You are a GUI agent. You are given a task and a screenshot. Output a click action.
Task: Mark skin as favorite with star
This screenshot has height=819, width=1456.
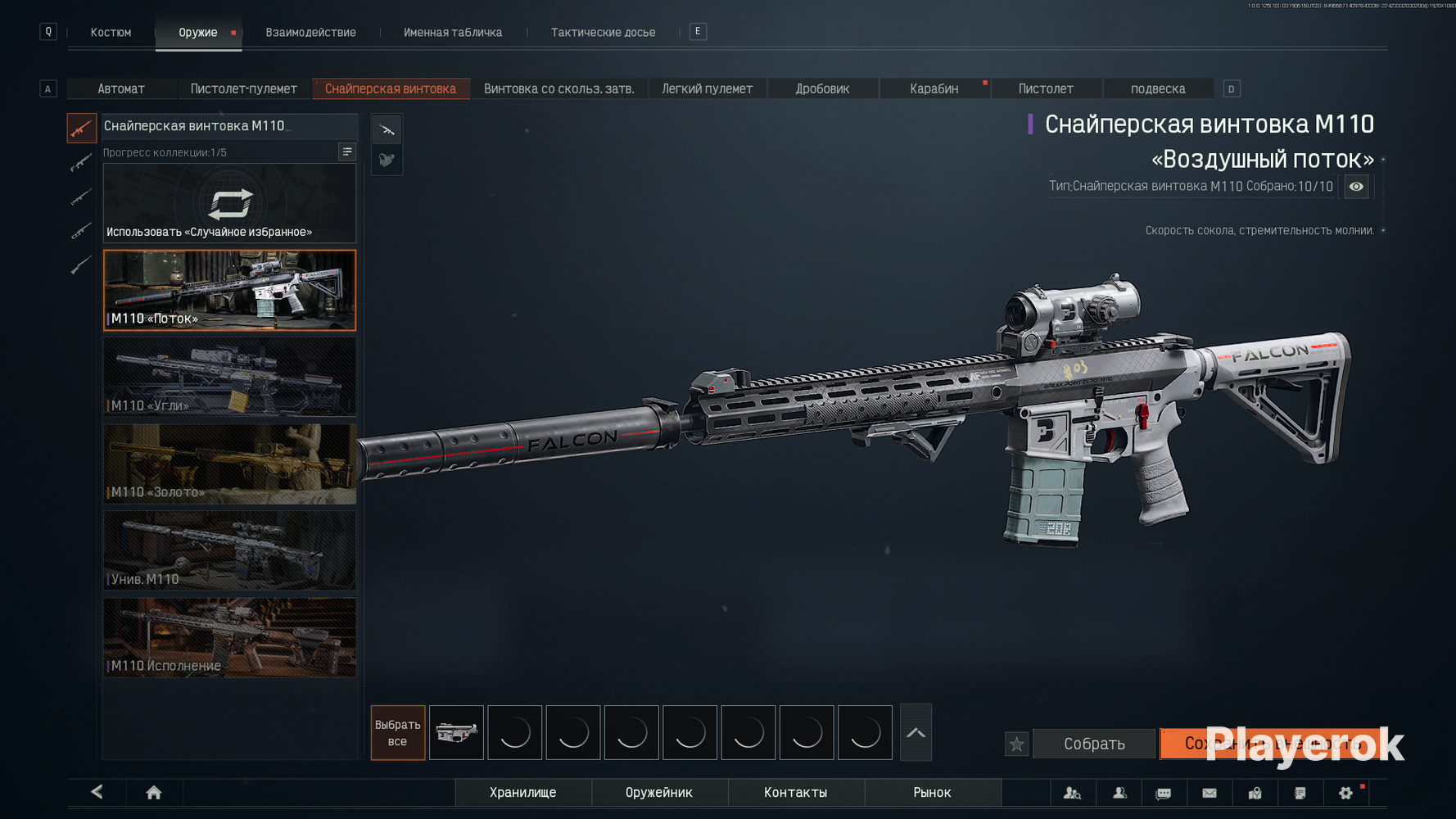click(x=1016, y=744)
